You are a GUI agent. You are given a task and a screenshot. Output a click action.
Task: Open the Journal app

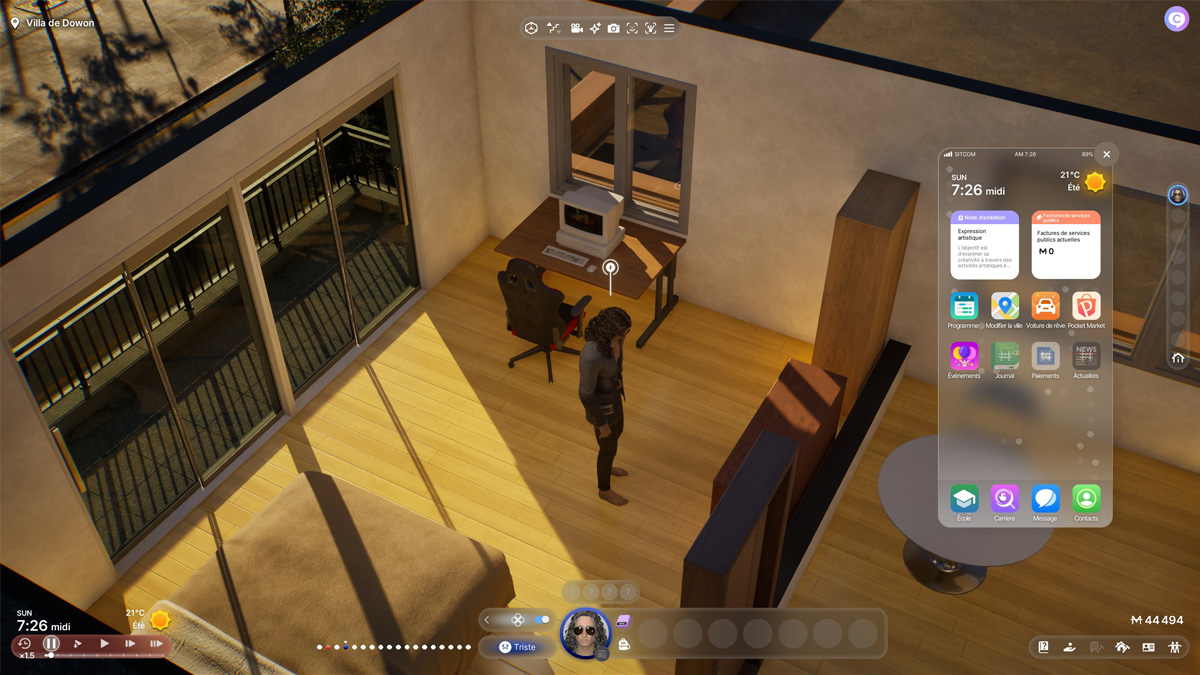pos(1005,356)
